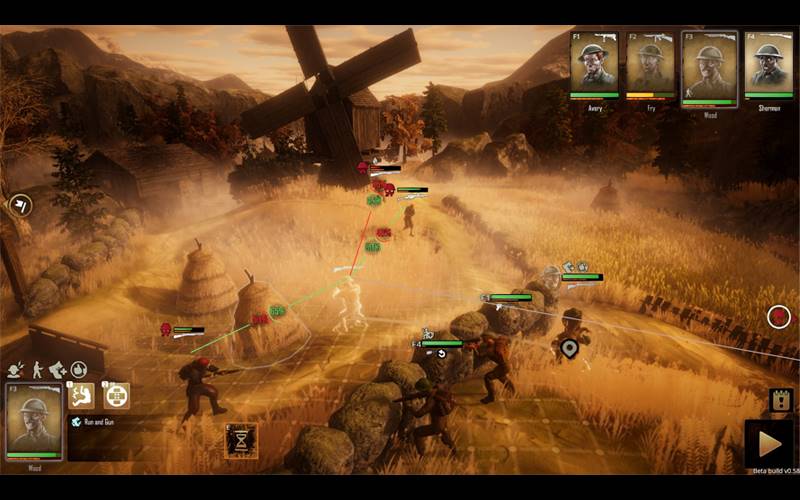Image resolution: width=800 pixels, height=500 pixels.
Task: Select Fry's squad portrait card
Action: [651, 63]
